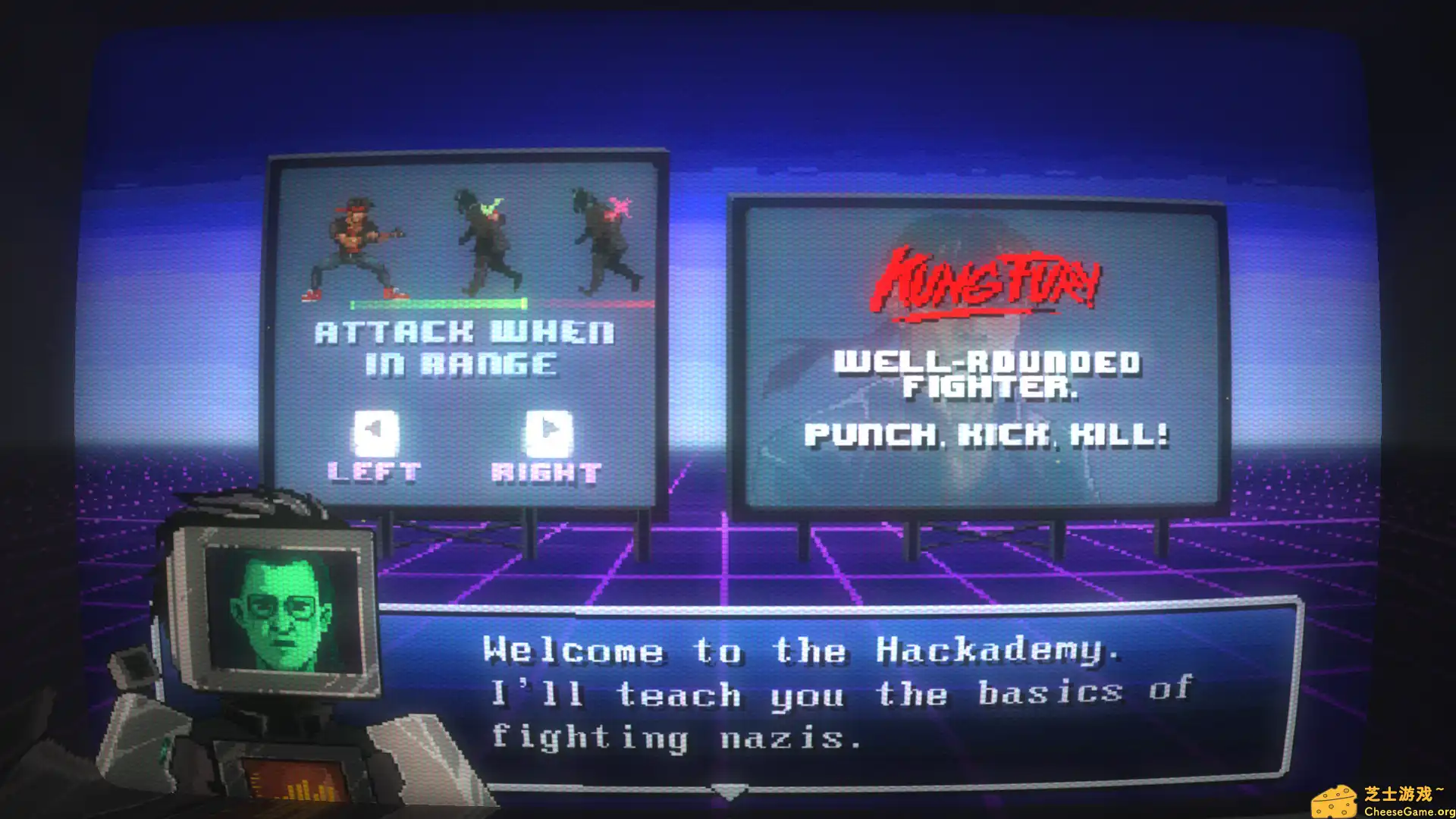1456x819 pixels.
Task: Click the green range meter bar
Action: [x=440, y=303]
